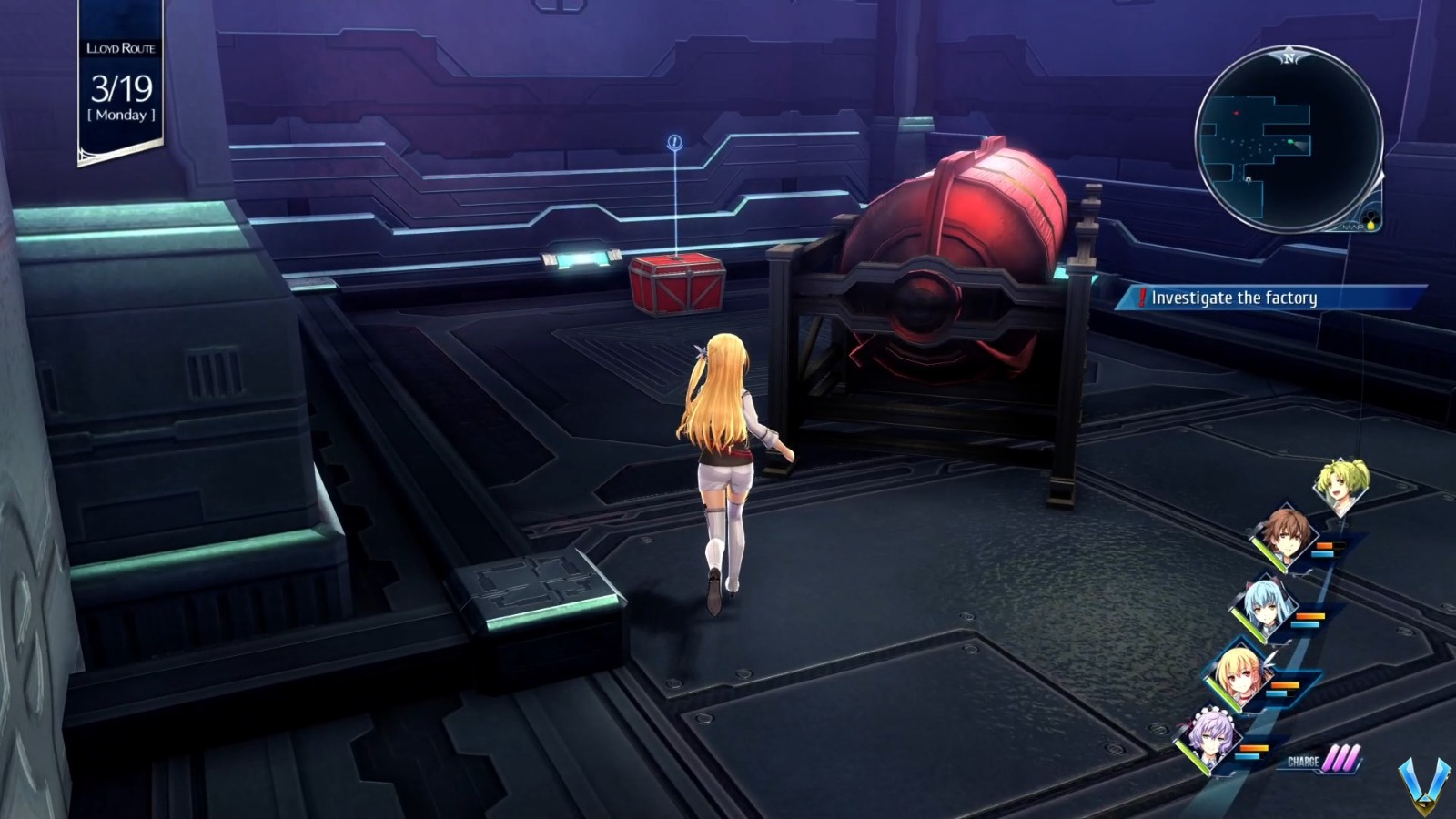Click the N compass marker on the minimap
The image size is (1456, 819).
(1290, 57)
